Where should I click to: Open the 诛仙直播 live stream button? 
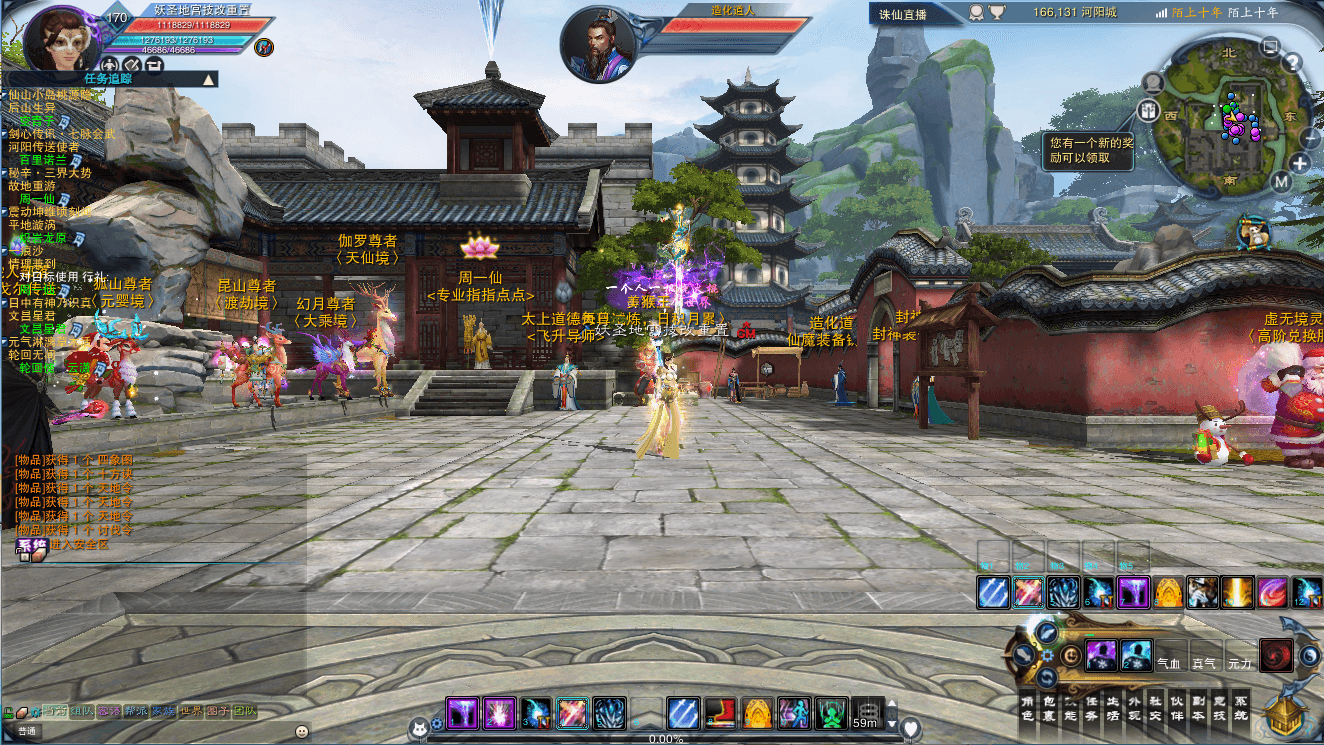pyautogui.click(x=902, y=14)
